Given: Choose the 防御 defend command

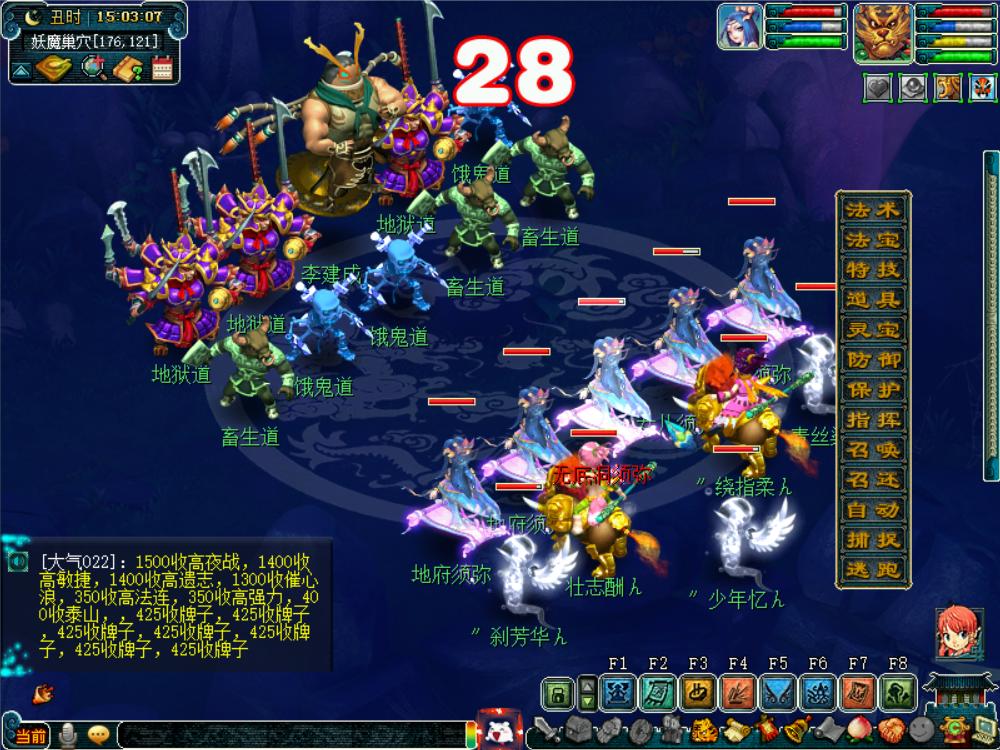Looking at the screenshot, I should click(873, 360).
